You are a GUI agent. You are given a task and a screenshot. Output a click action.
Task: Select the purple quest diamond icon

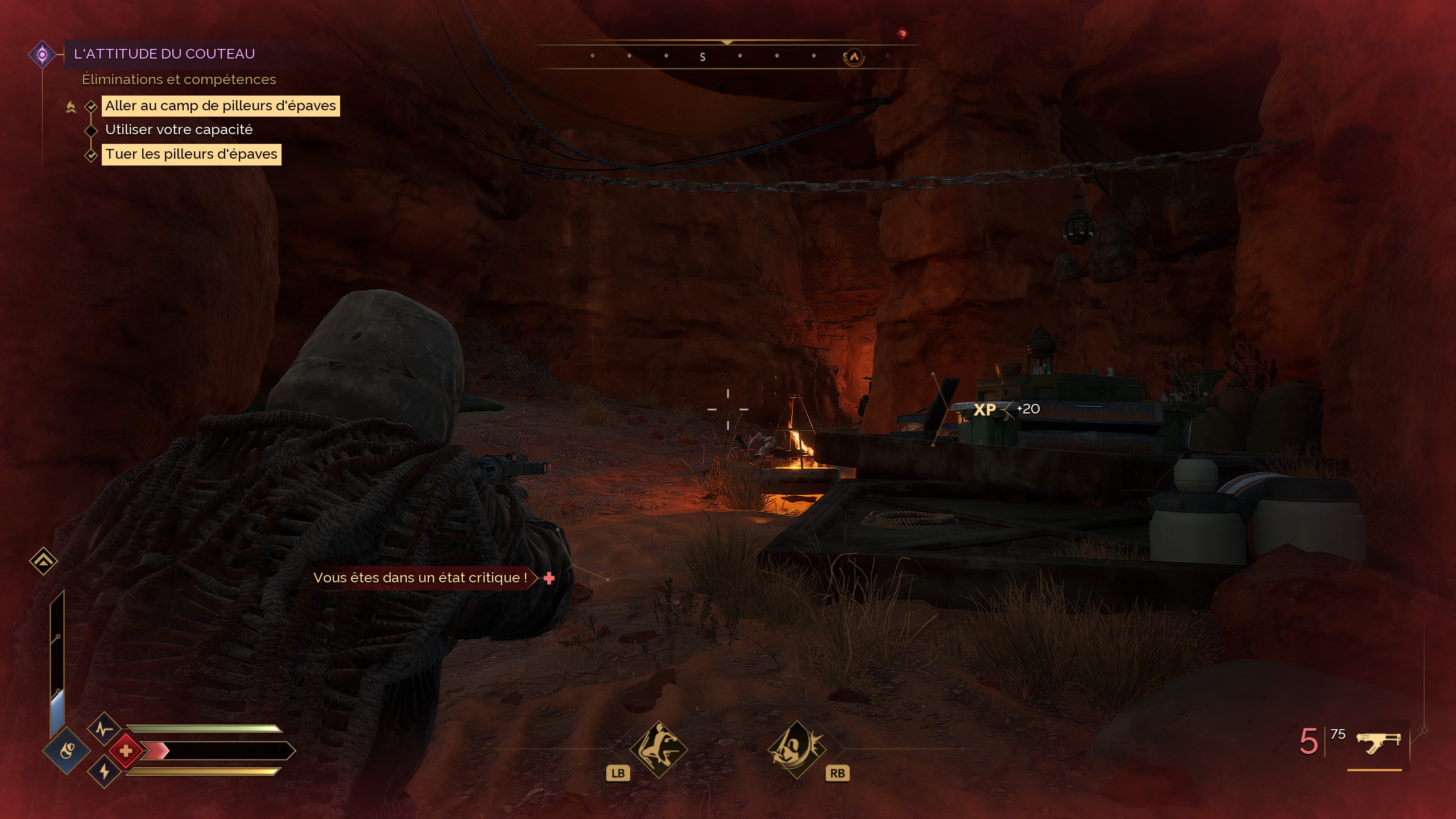pos(42,55)
